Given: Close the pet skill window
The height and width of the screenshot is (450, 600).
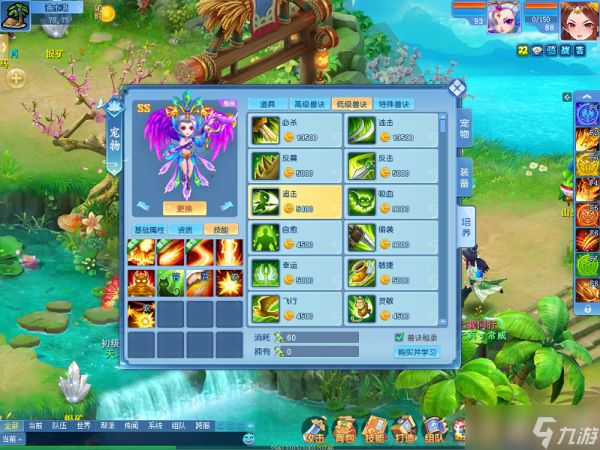Looking at the screenshot, I should (456, 87).
